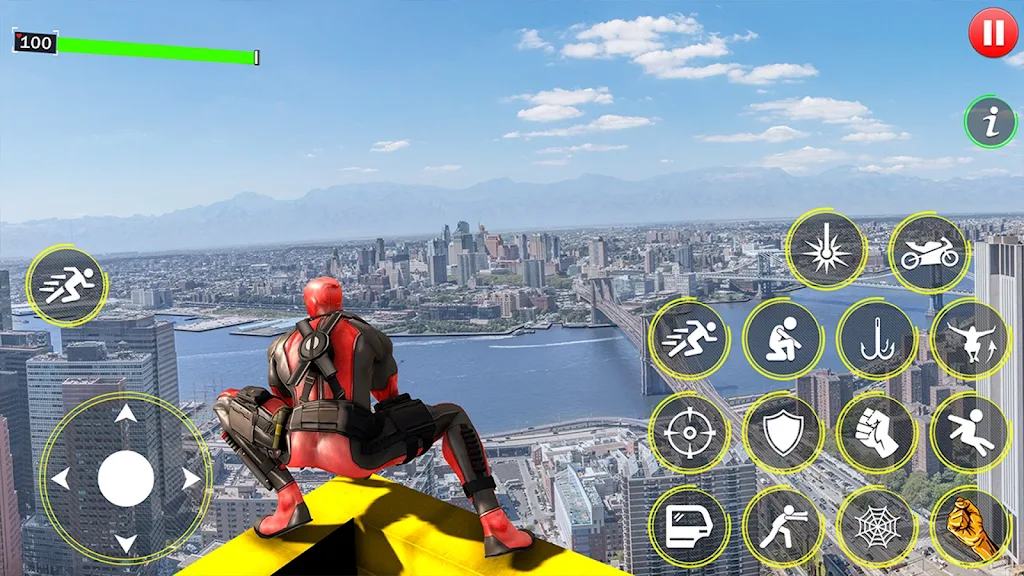
Task: Pause the game with the red button
Action: click(993, 33)
